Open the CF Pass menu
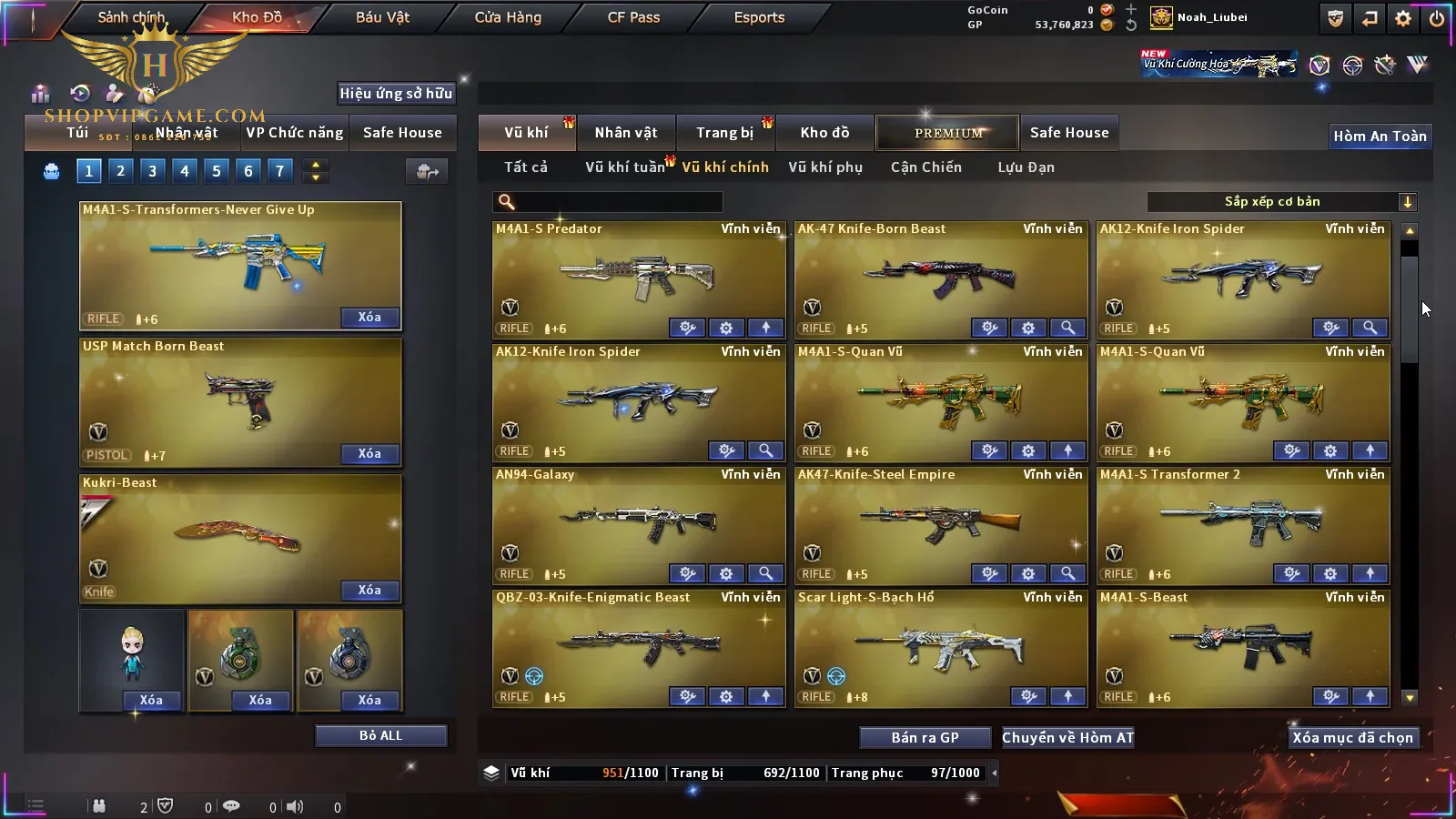1456x819 pixels. [x=633, y=17]
